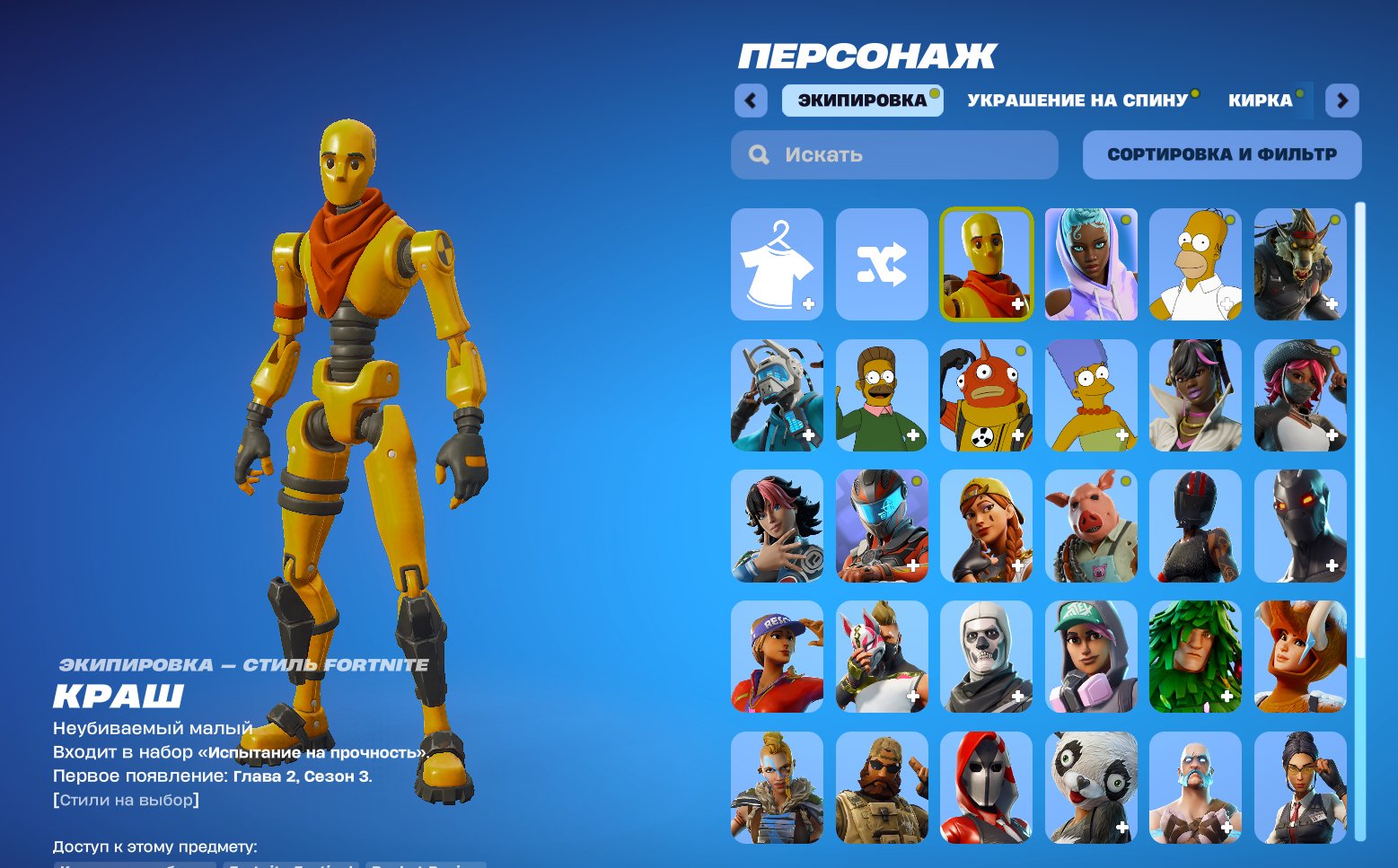The width and height of the screenshot is (1398, 868).
Task: Click the random outfit shuffle icon
Action: coord(881,264)
